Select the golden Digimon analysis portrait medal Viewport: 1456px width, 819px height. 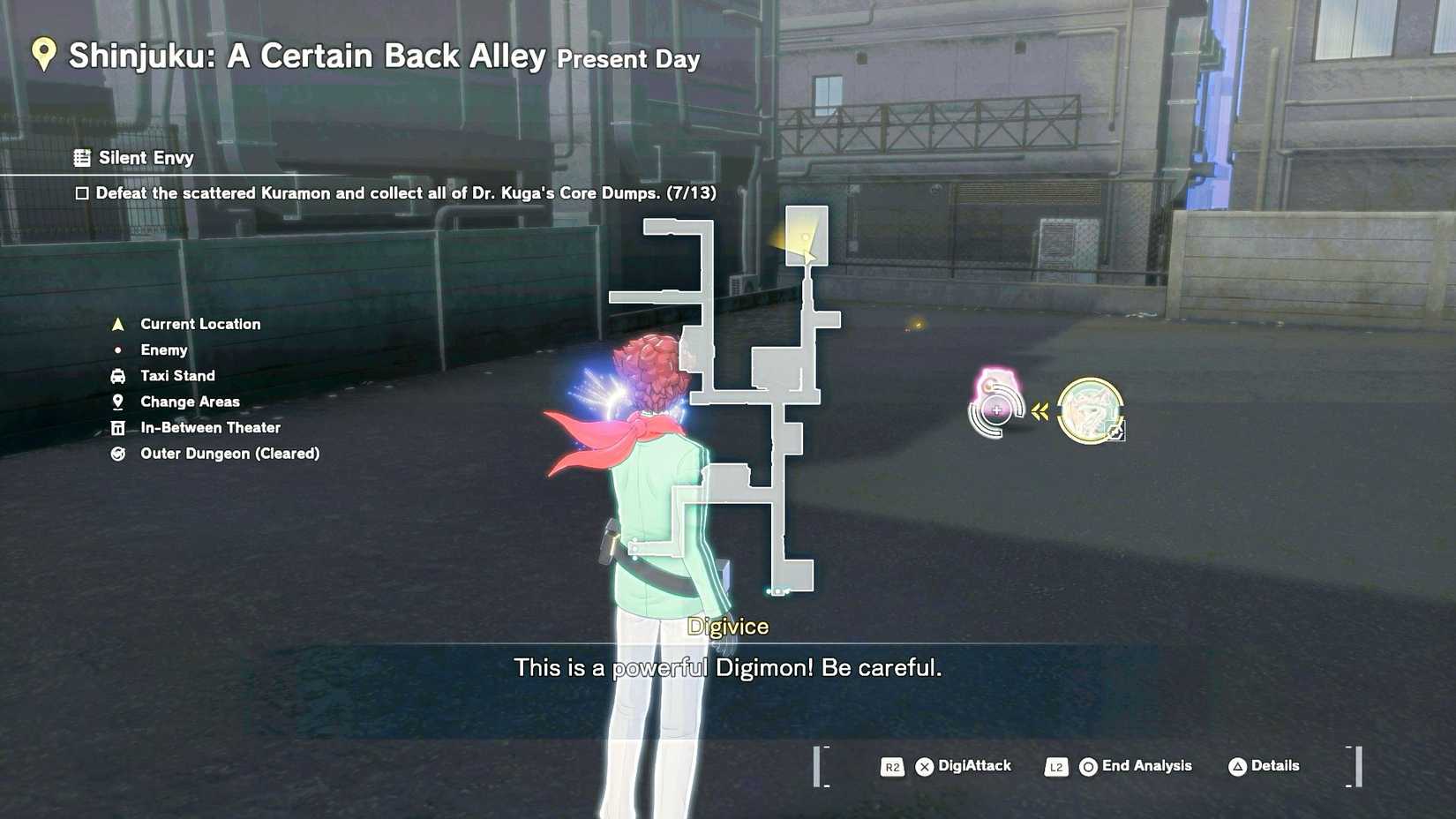[x=1089, y=409]
